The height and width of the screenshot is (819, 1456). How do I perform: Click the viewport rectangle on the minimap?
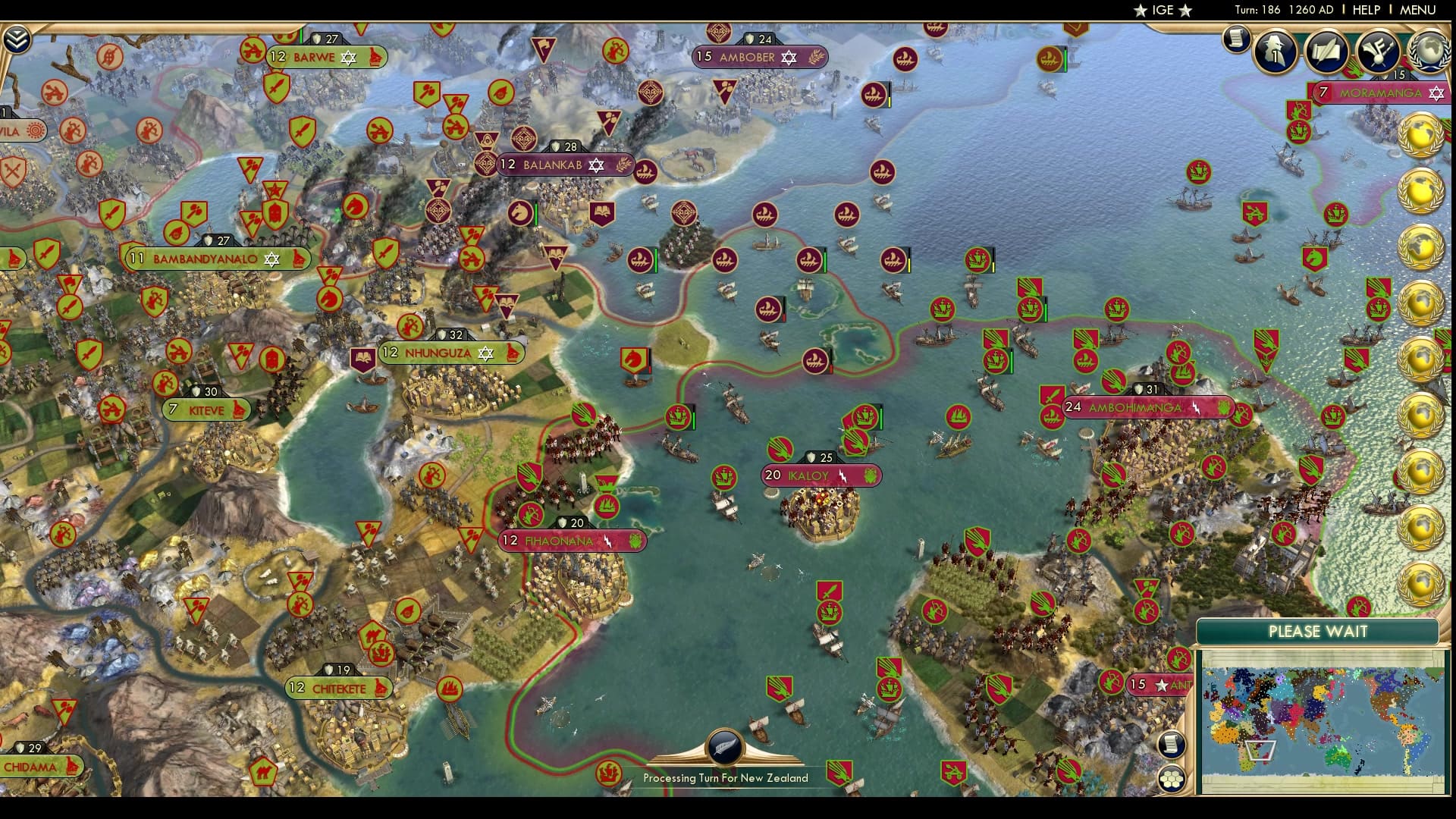click(1260, 750)
